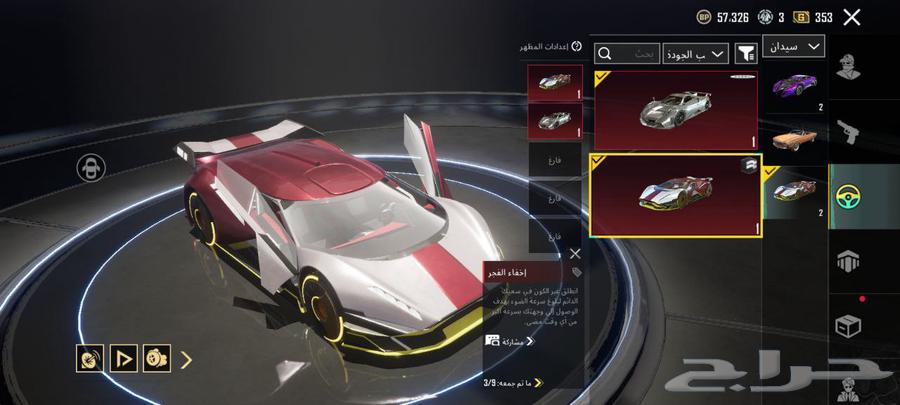Viewport: 900px width, 405px height.
Task: Select the red-white car appearance preset slot
Action: click(x=555, y=83)
